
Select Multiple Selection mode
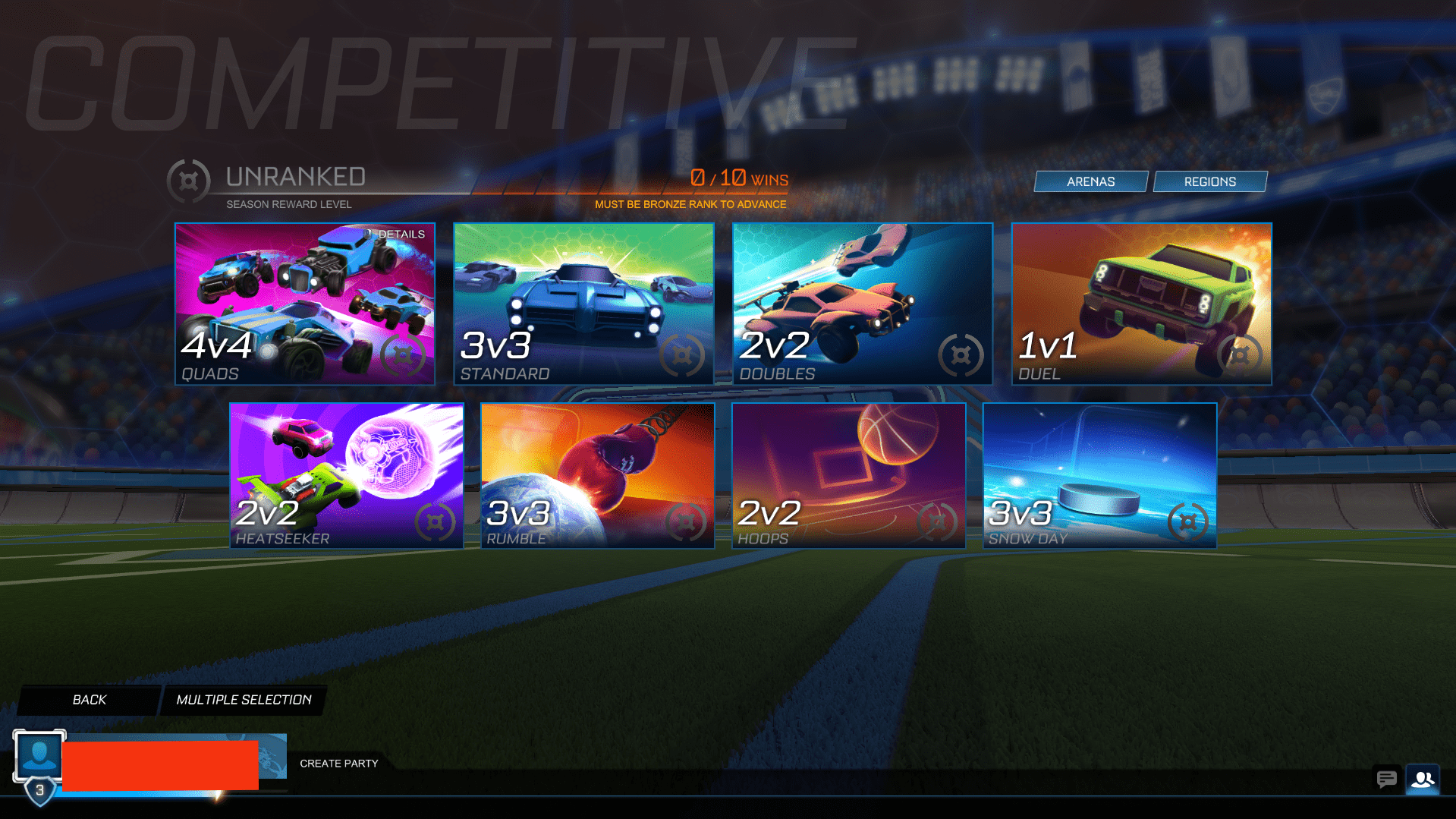click(244, 699)
